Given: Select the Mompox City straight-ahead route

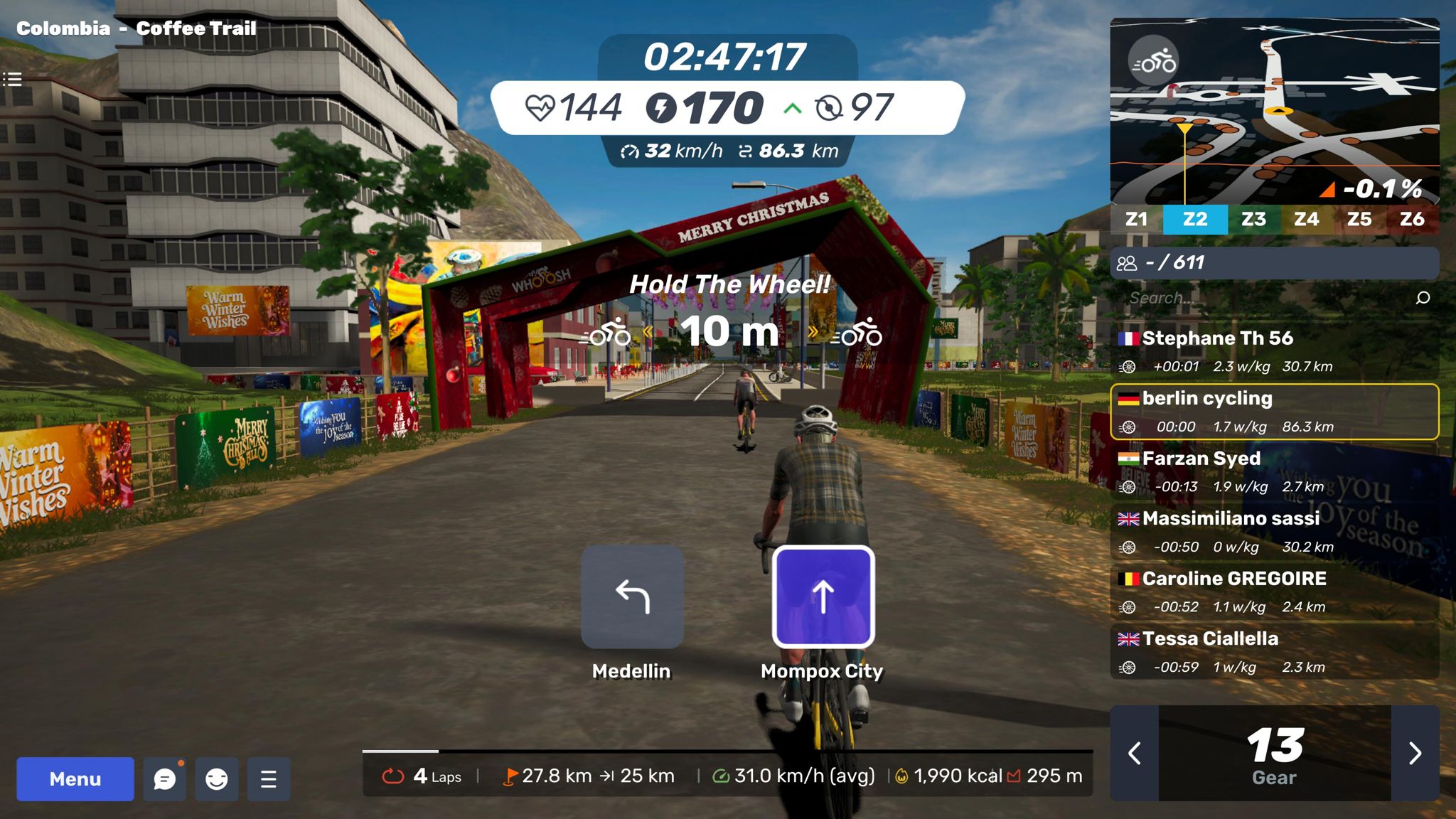Looking at the screenshot, I should click(823, 597).
